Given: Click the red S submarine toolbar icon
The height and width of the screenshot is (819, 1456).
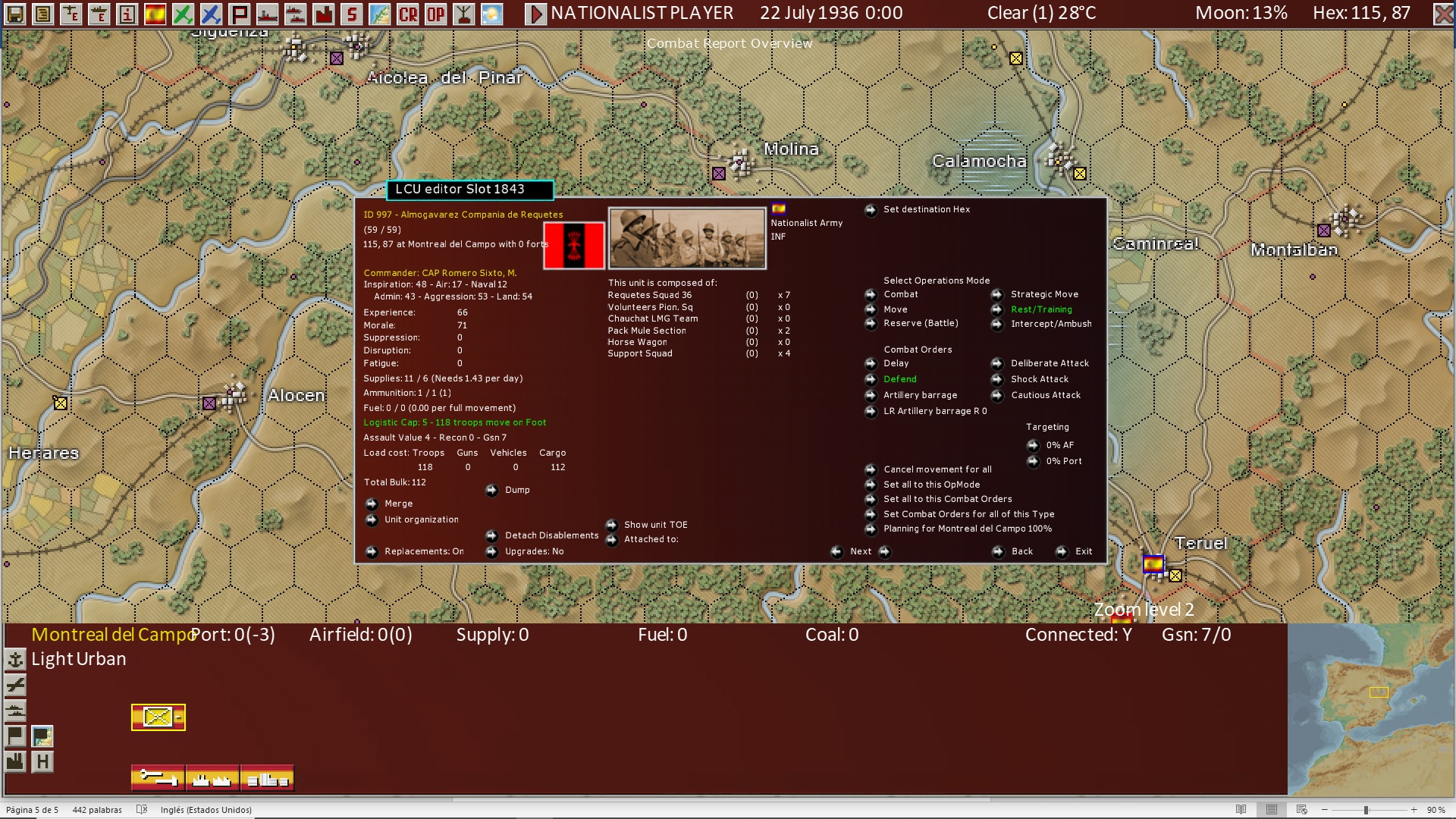Looking at the screenshot, I should point(351,13).
